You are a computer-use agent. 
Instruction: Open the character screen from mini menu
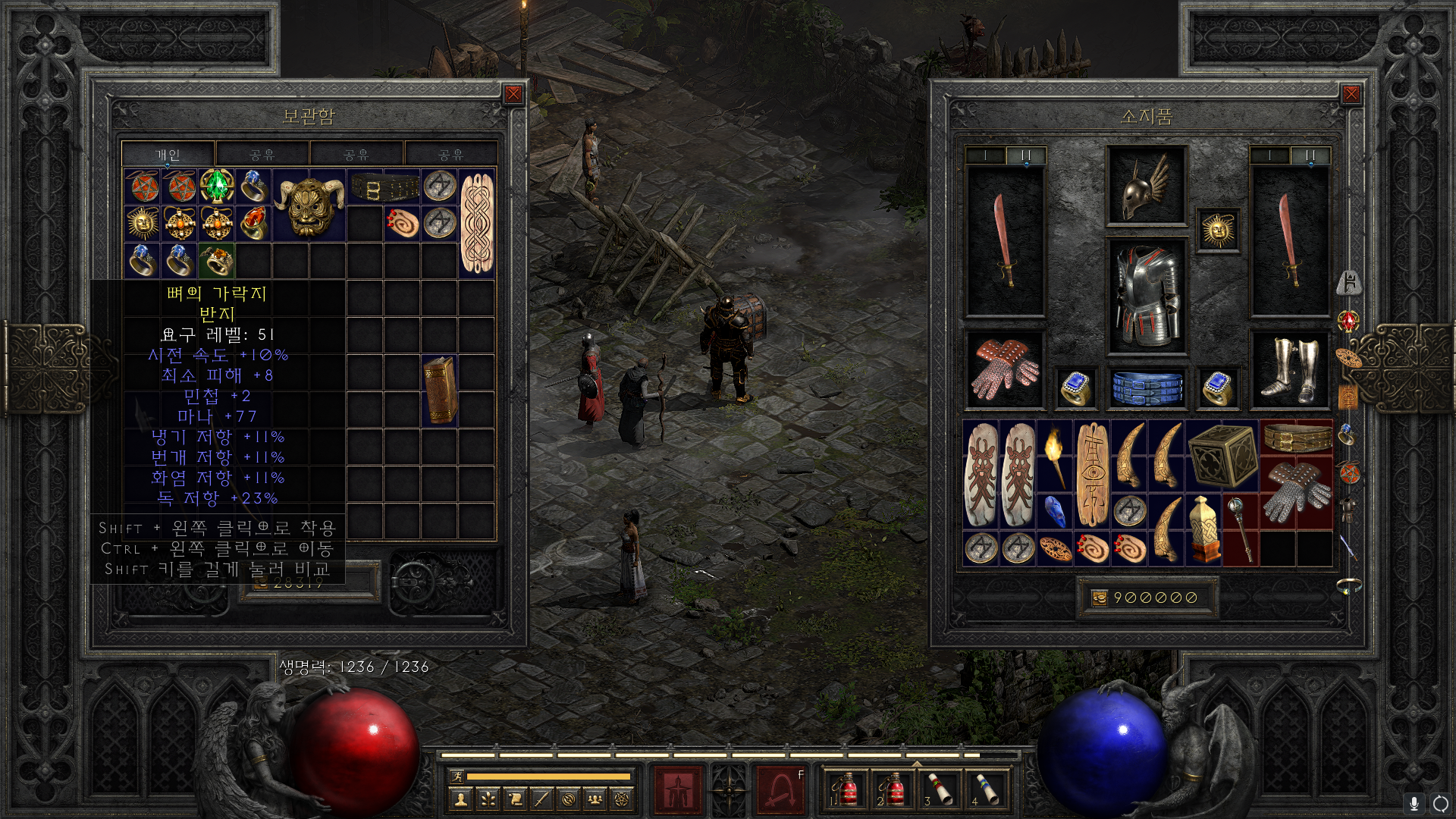click(460, 799)
